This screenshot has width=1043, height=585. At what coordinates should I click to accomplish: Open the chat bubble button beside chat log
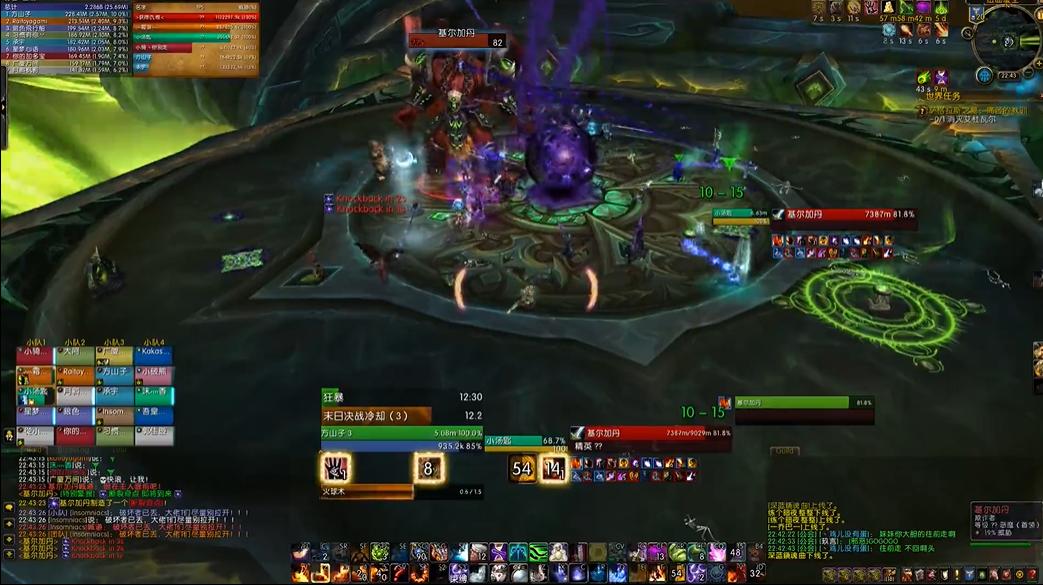click(x=9, y=508)
